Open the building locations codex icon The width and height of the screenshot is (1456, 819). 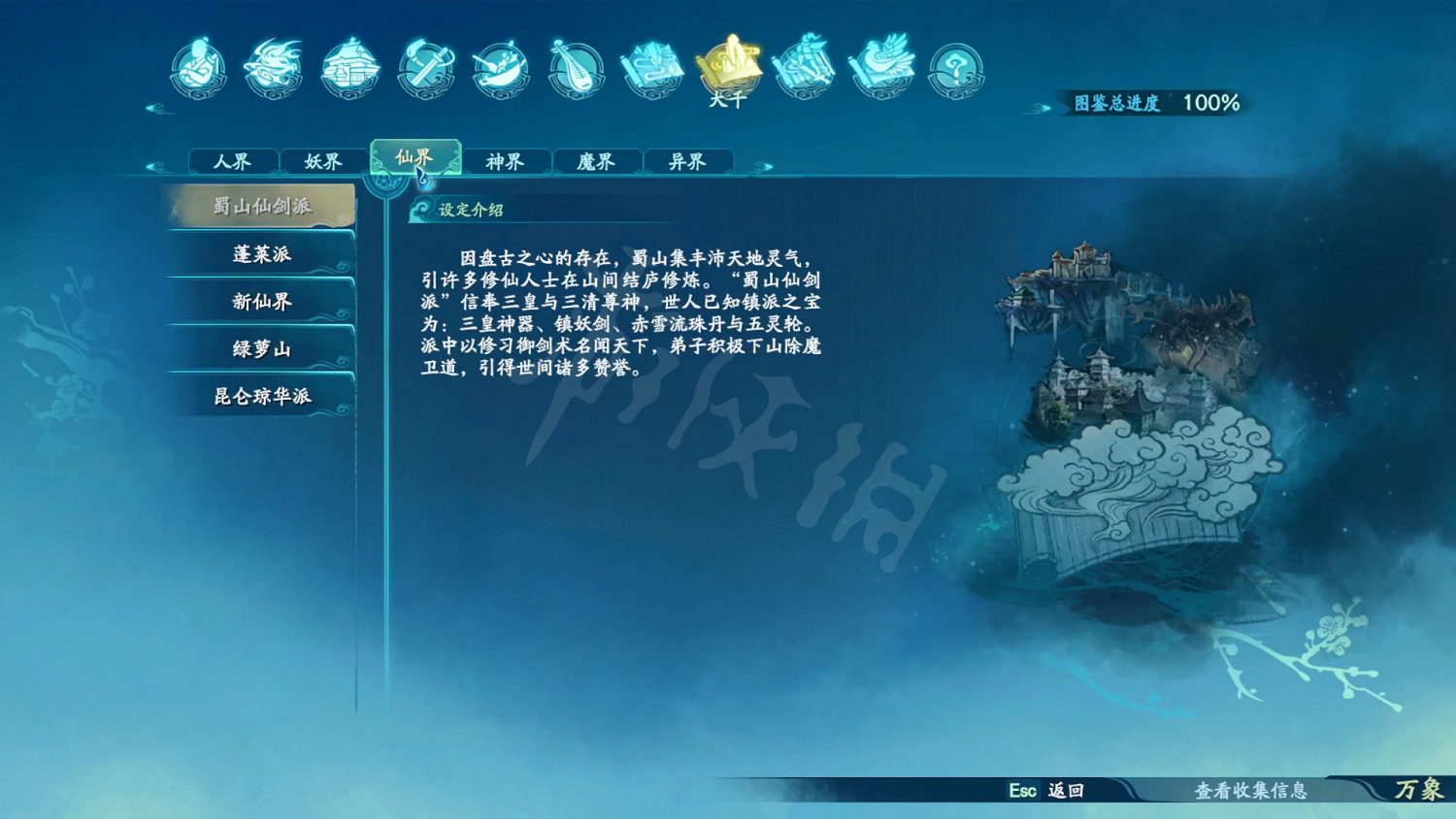pos(349,68)
